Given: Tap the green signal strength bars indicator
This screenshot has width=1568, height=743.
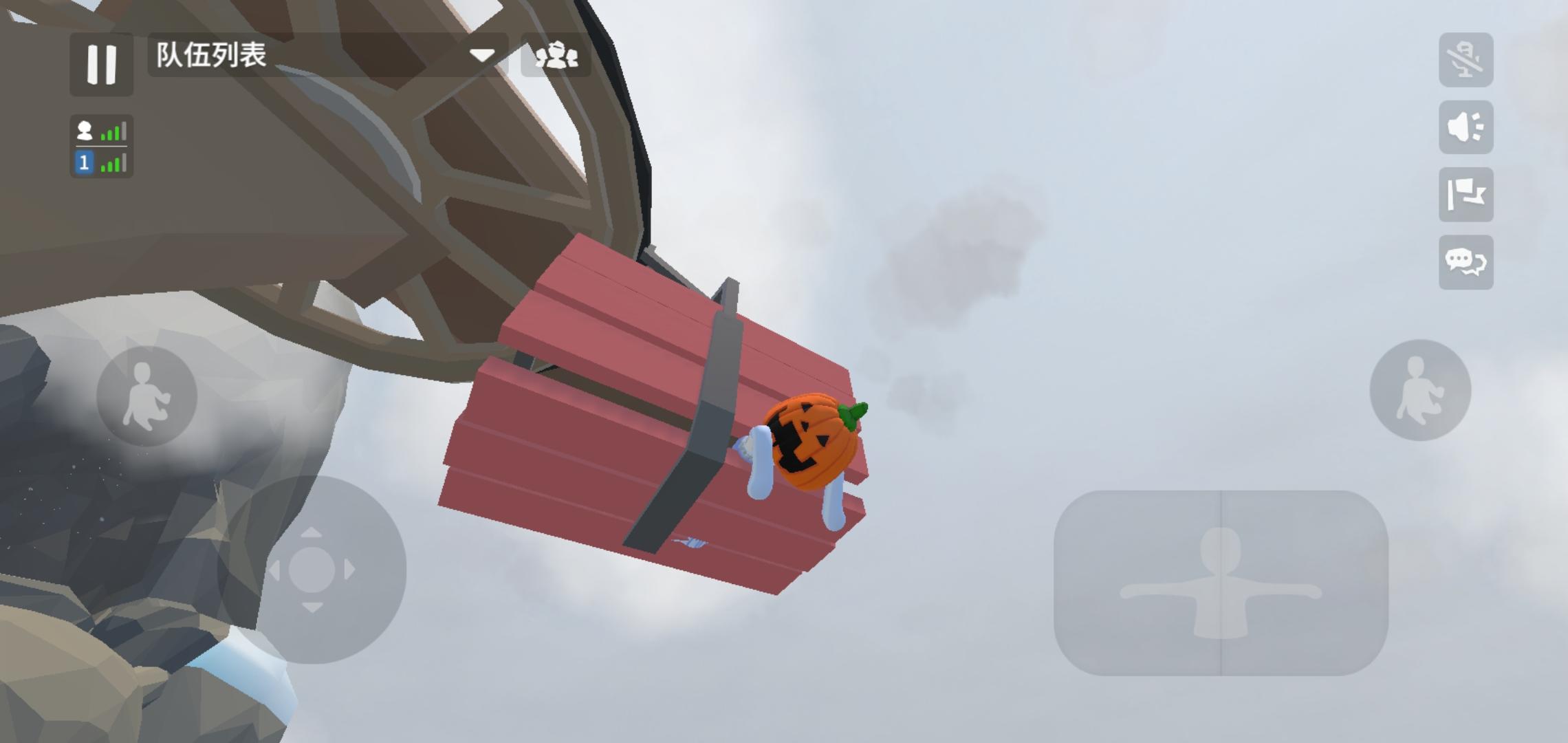Looking at the screenshot, I should [114, 132].
